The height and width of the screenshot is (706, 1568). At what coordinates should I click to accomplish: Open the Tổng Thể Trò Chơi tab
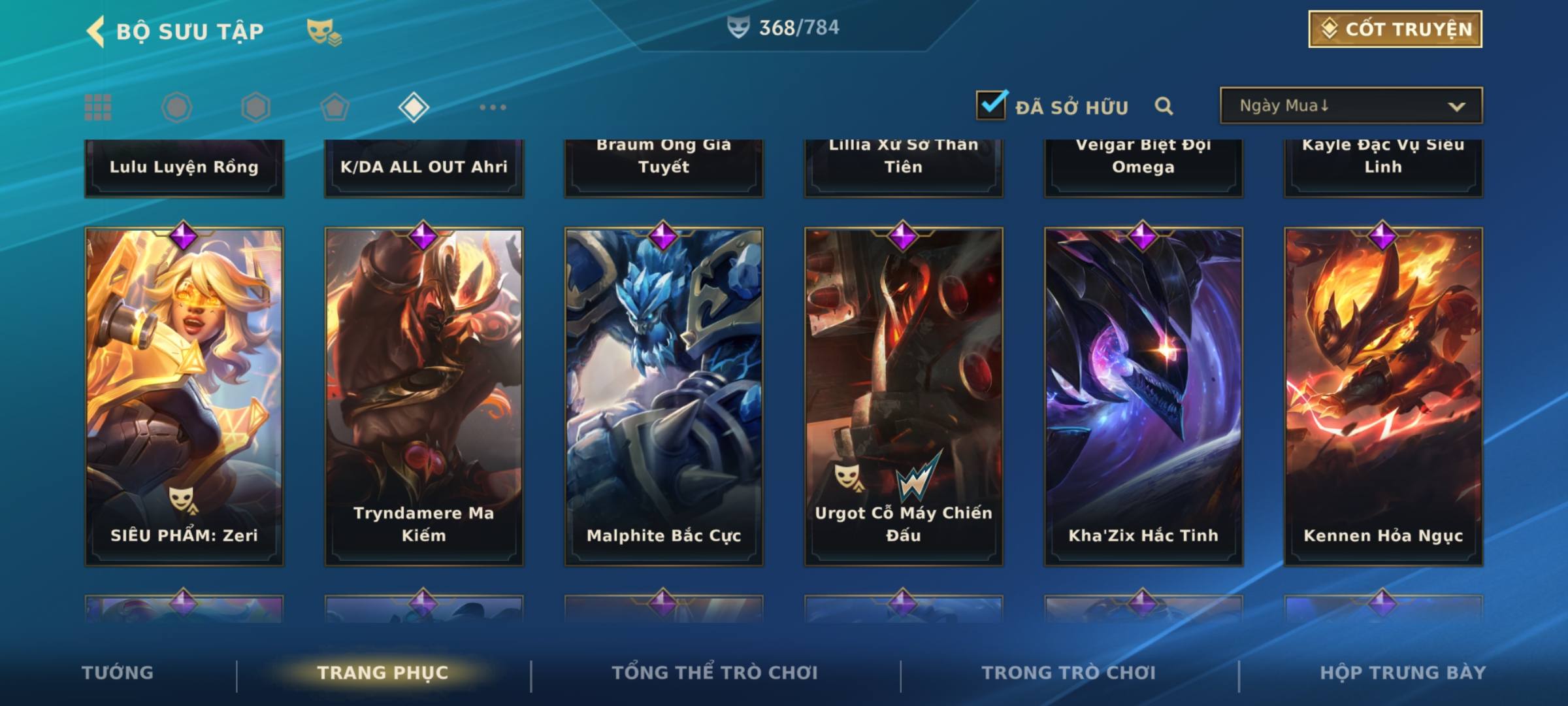(x=714, y=673)
